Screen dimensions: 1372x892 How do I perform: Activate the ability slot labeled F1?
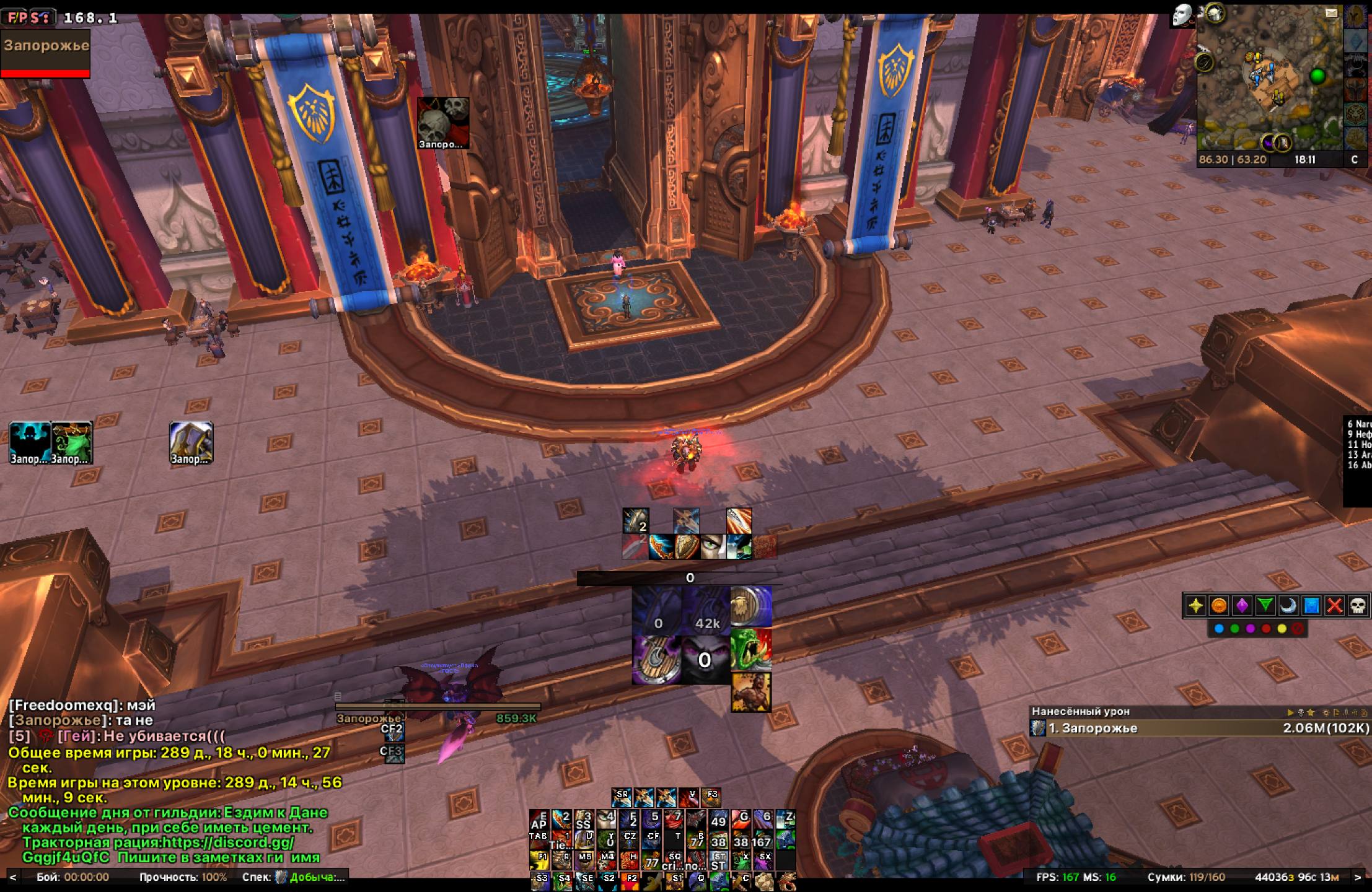(x=539, y=860)
